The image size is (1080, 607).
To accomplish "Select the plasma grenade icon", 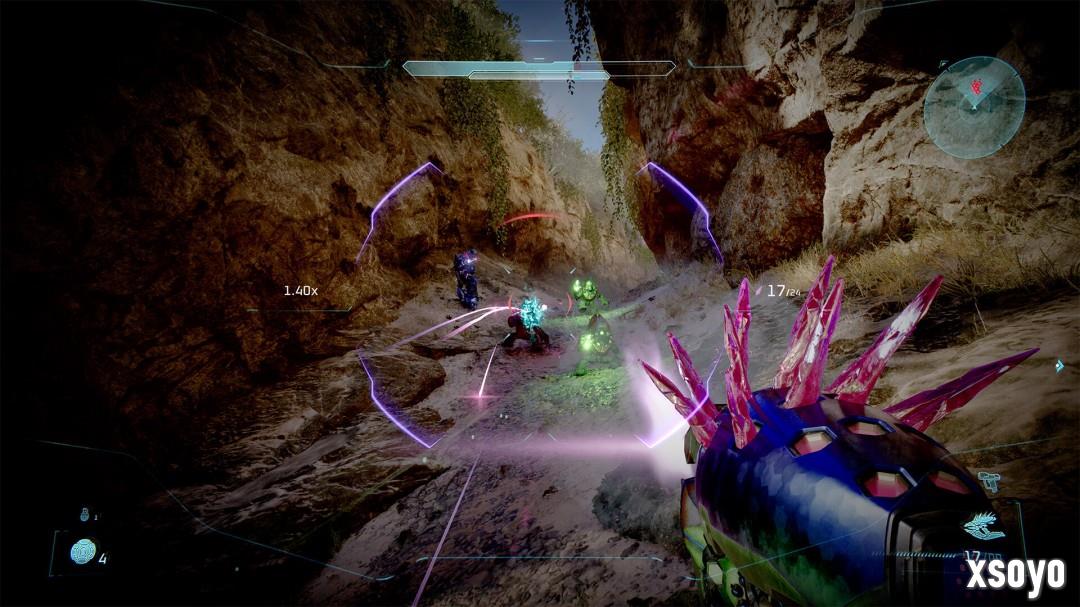I will tap(83, 551).
